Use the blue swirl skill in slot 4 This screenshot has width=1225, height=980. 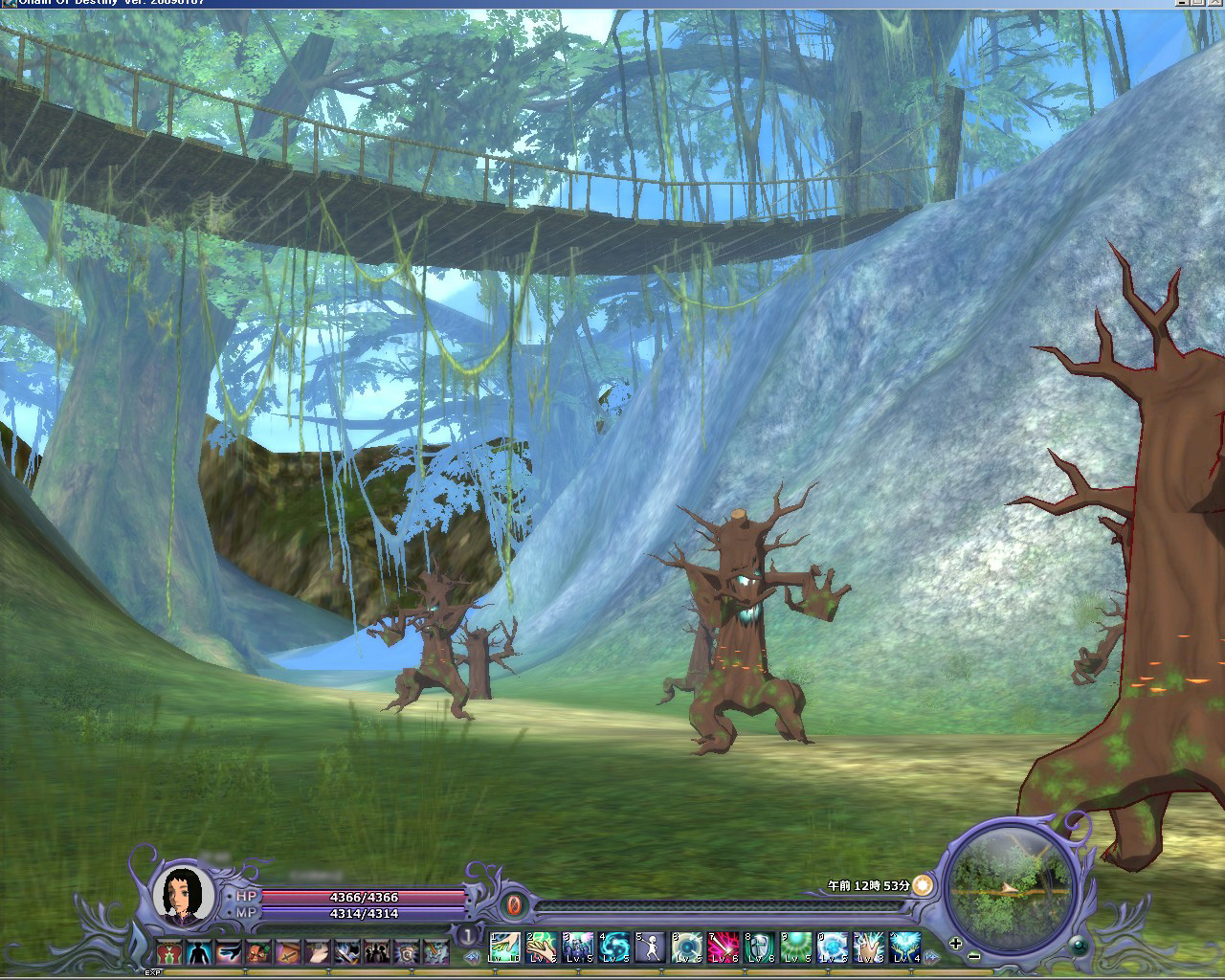613,947
